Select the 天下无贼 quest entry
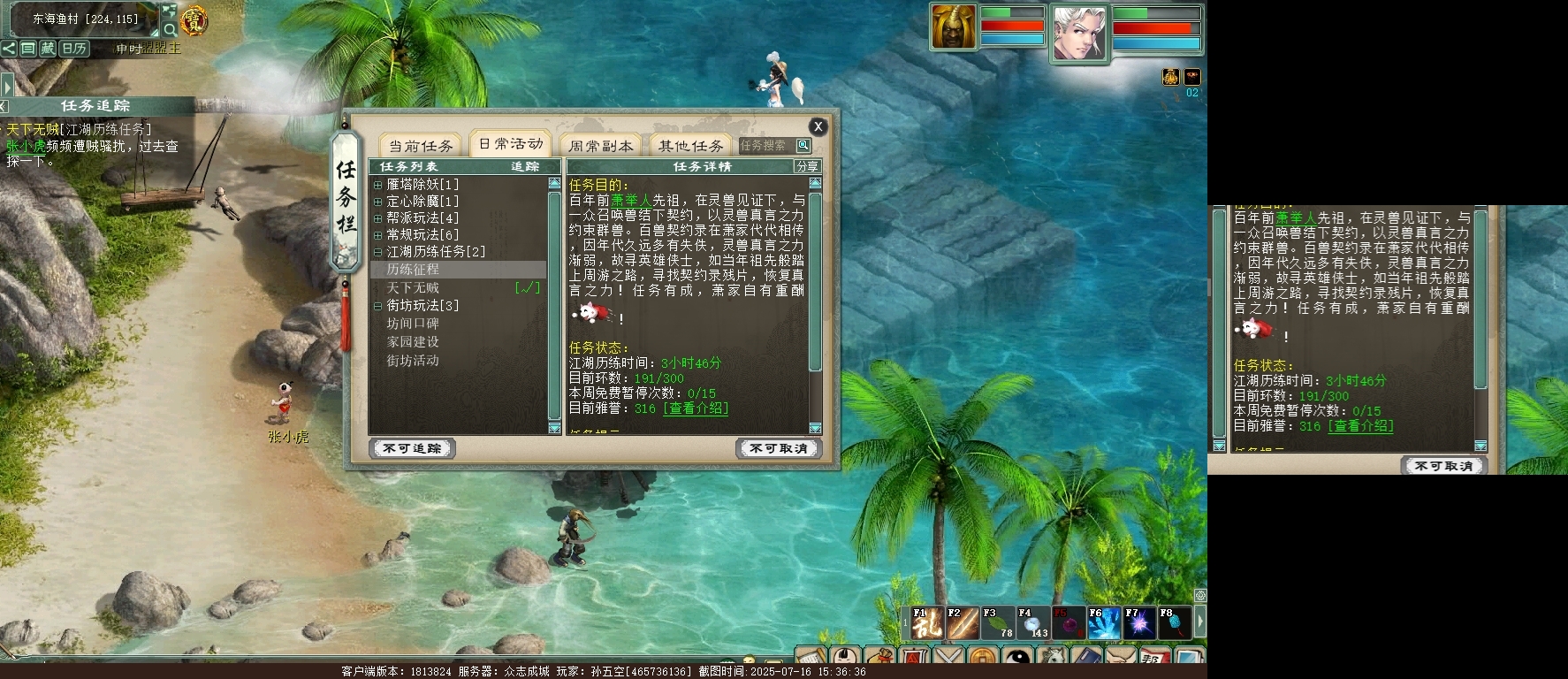This screenshot has width=1568, height=679. [x=413, y=287]
